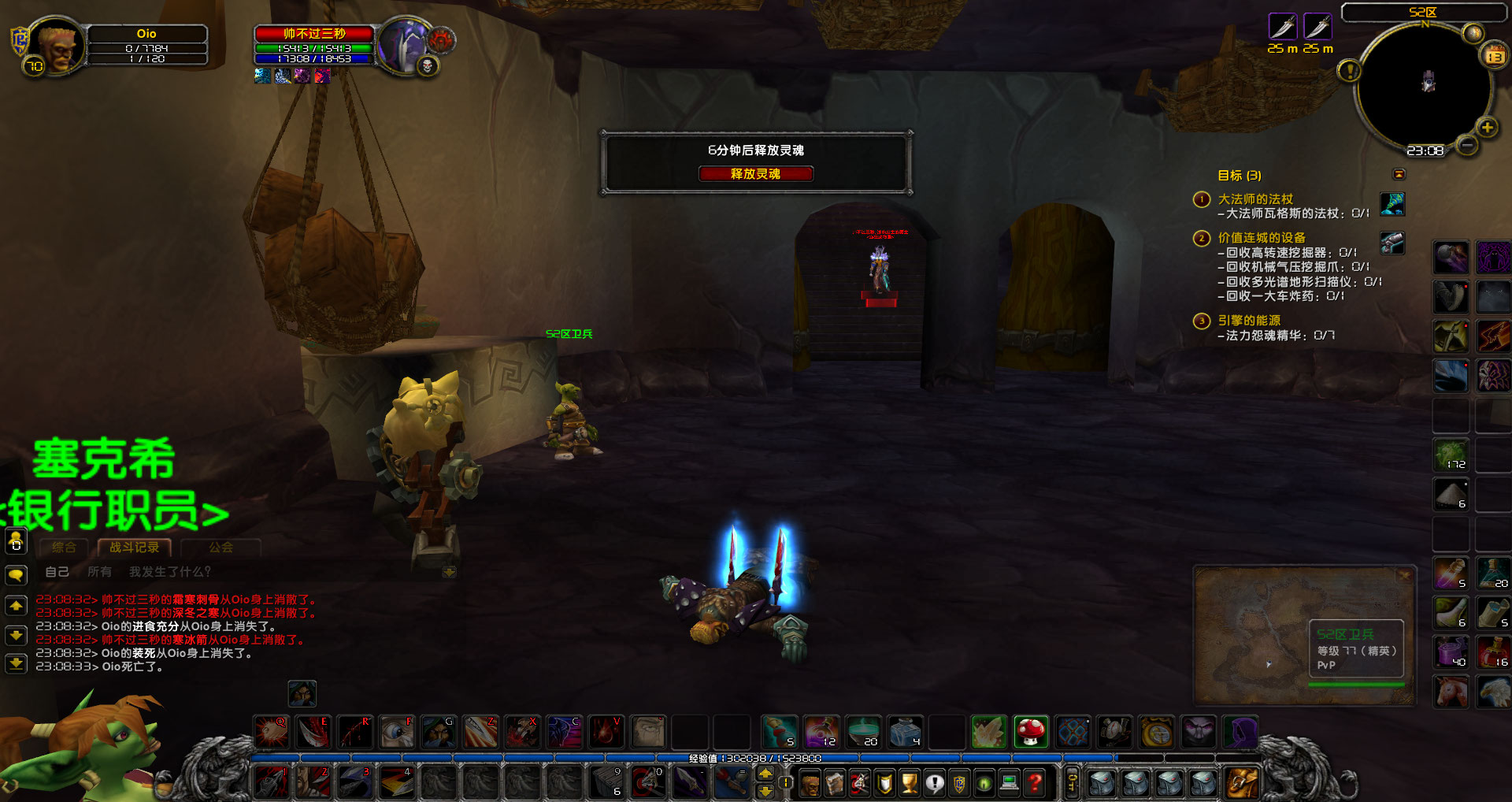This screenshot has width=1512, height=802.
Task: Open the 公会 guild chat tab
Action: coord(220,547)
